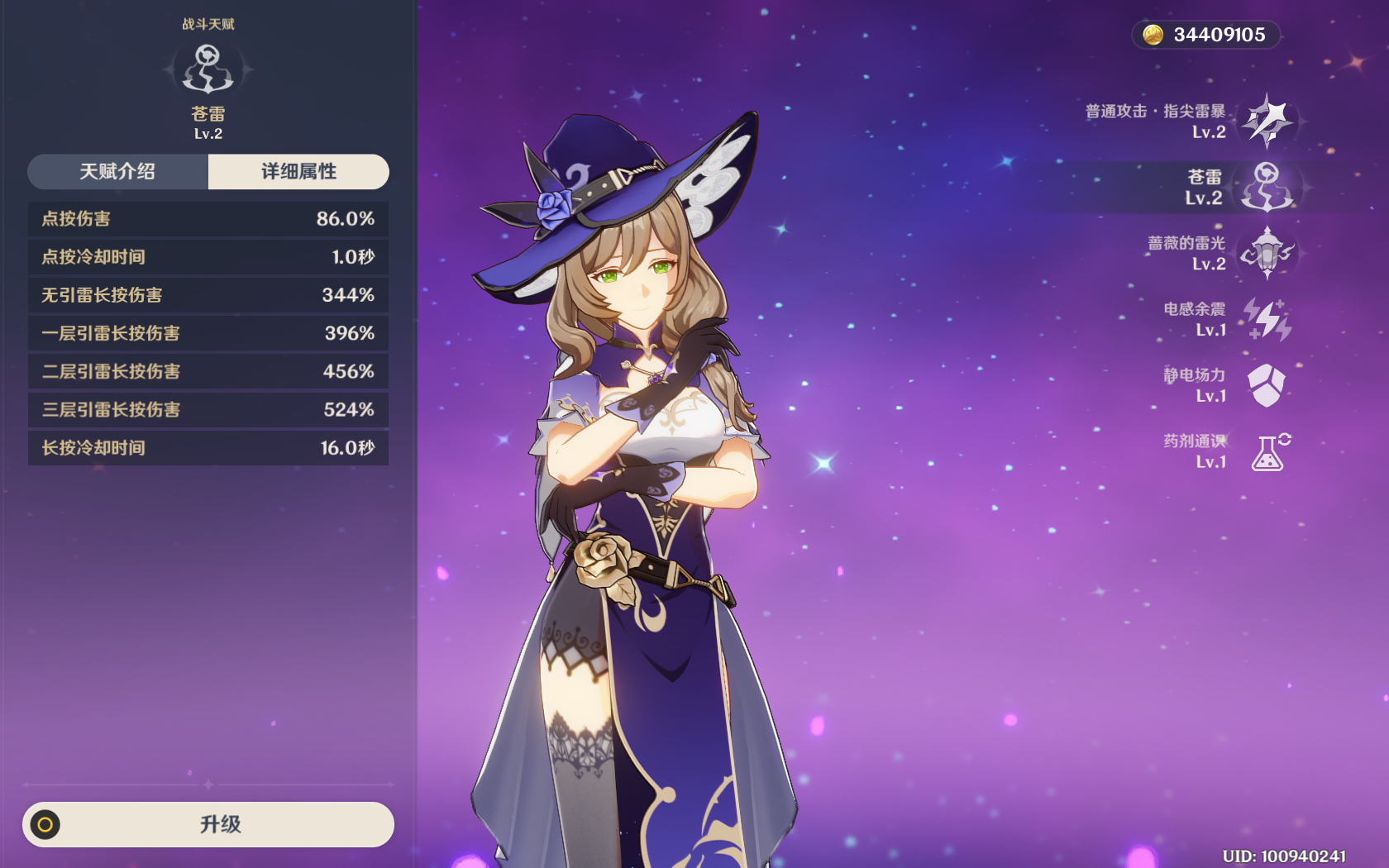Select the 普通攻击·指尖雷暴 talent
This screenshot has width=1389, height=868.
coord(1267,121)
